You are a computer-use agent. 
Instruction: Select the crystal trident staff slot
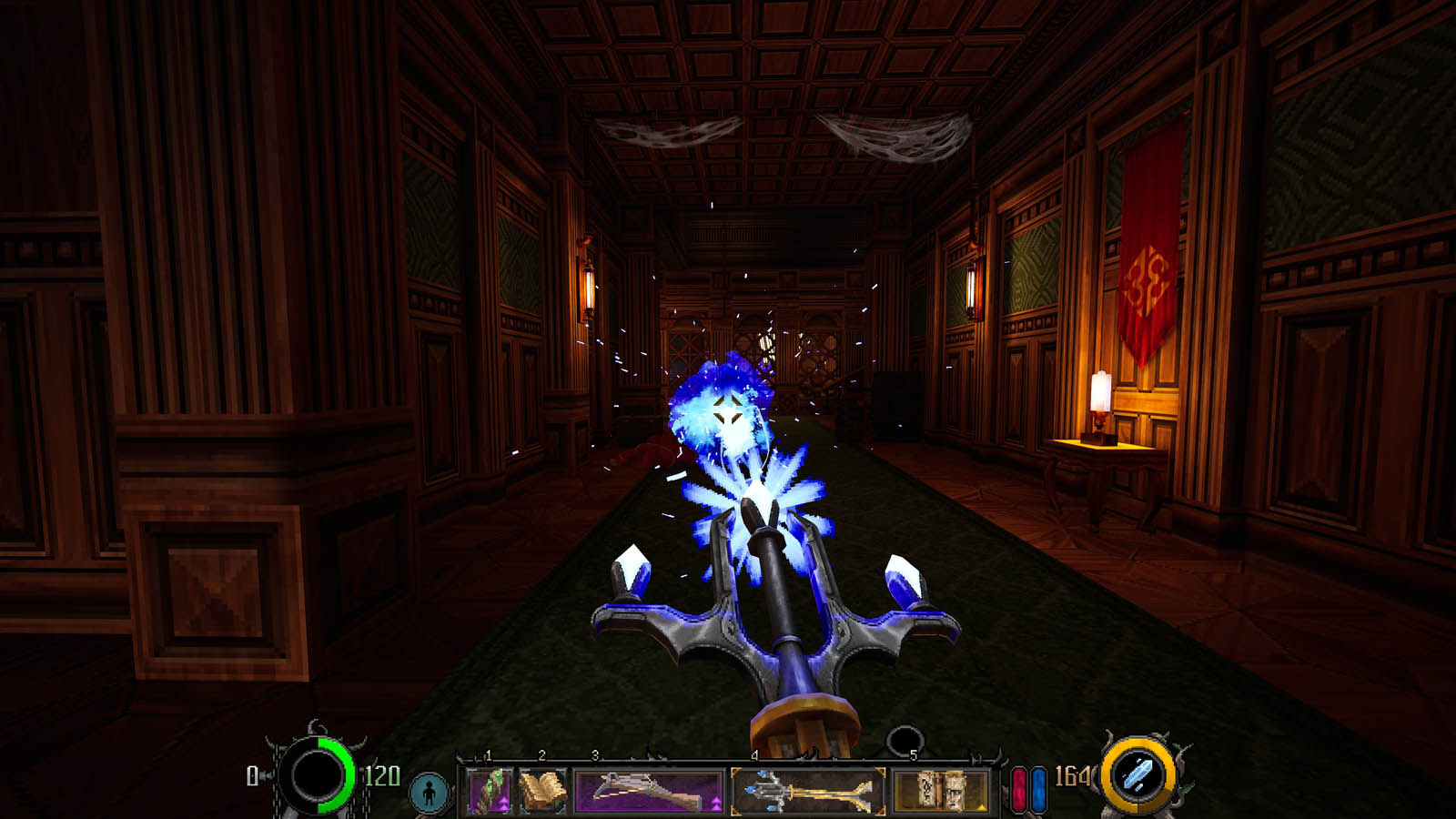click(808, 790)
